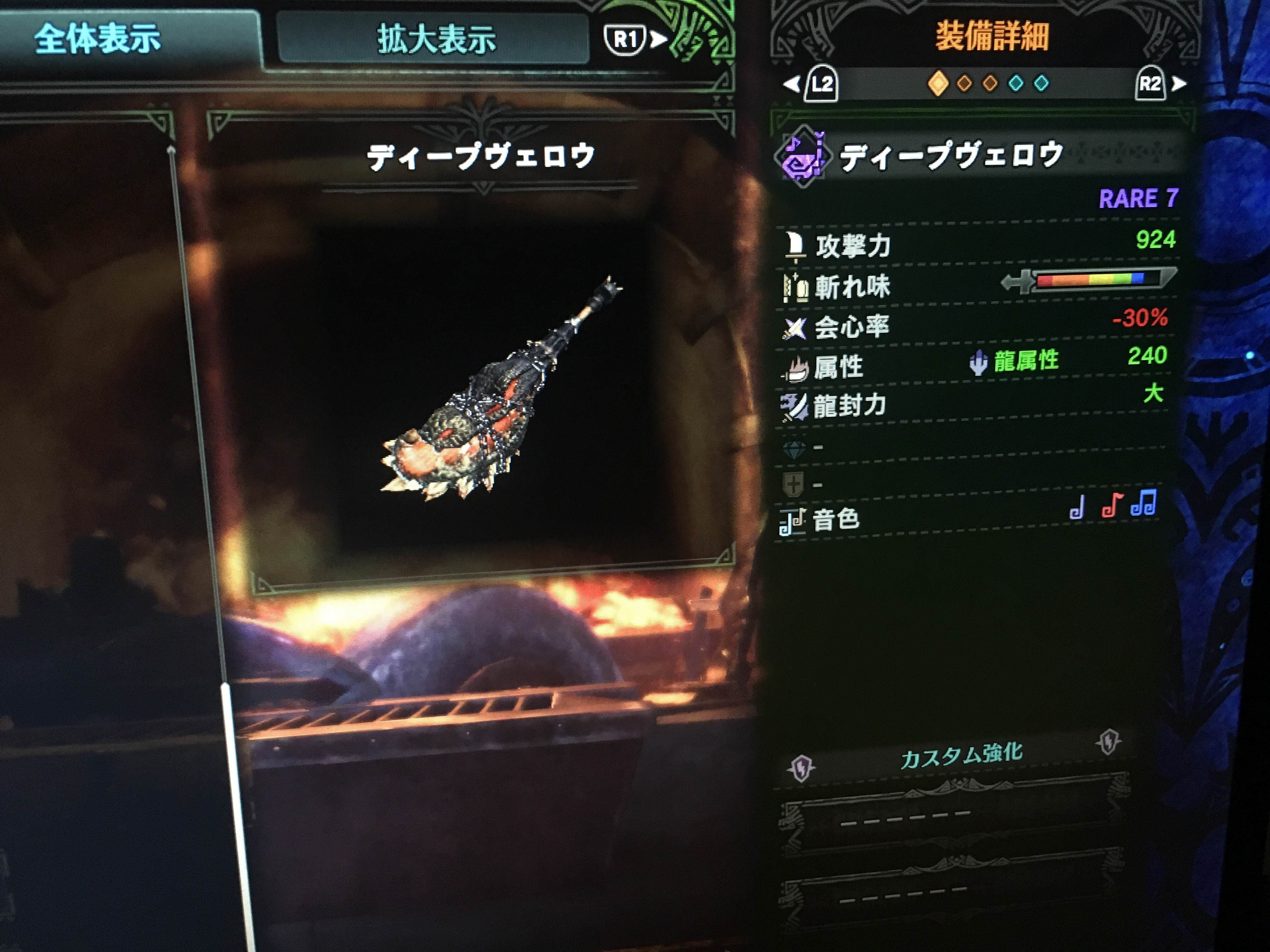Open the next page with the R2 arrow
1270x952 pixels.
click(x=1171, y=85)
